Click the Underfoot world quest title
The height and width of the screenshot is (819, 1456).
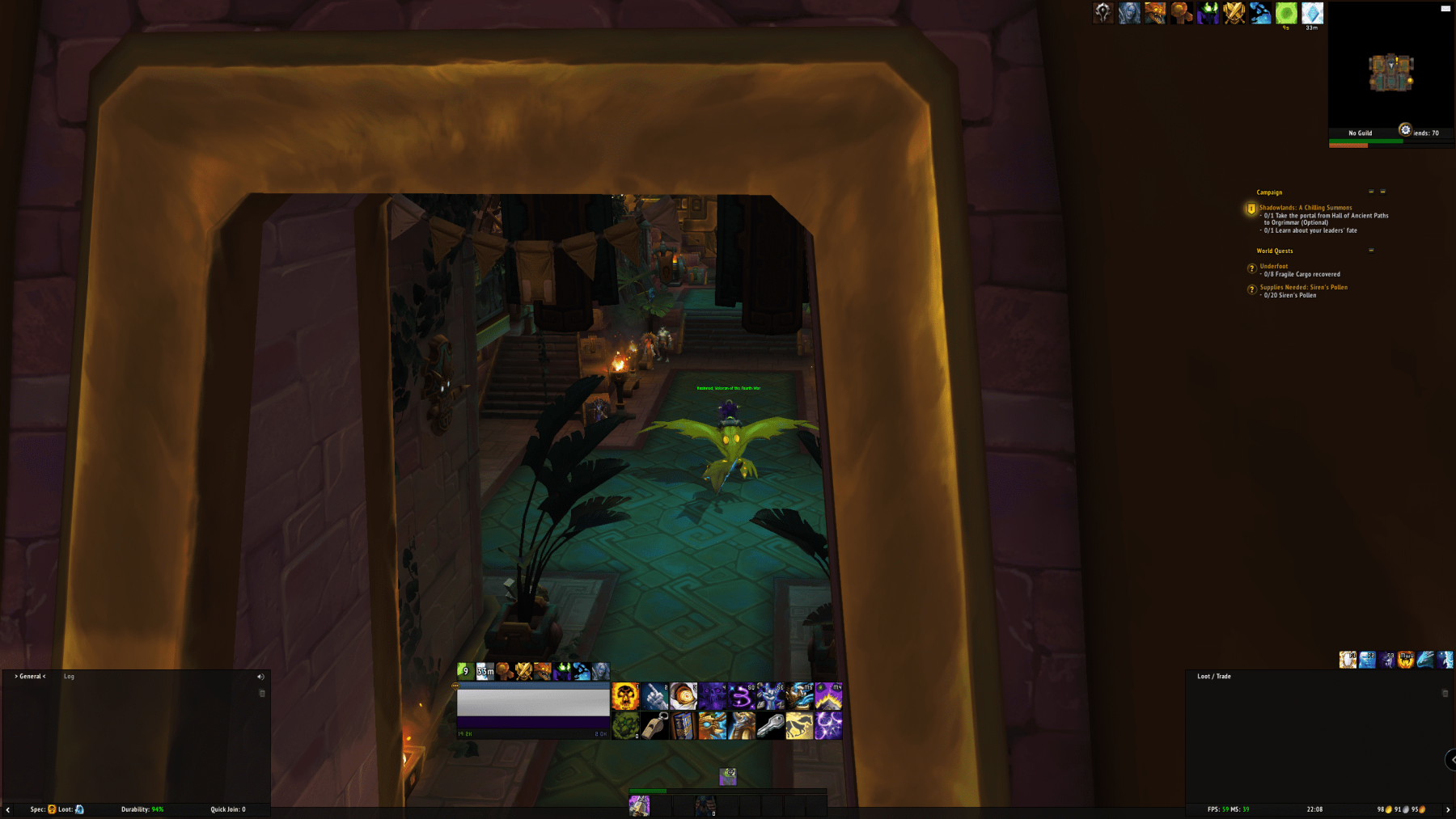tap(1274, 266)
